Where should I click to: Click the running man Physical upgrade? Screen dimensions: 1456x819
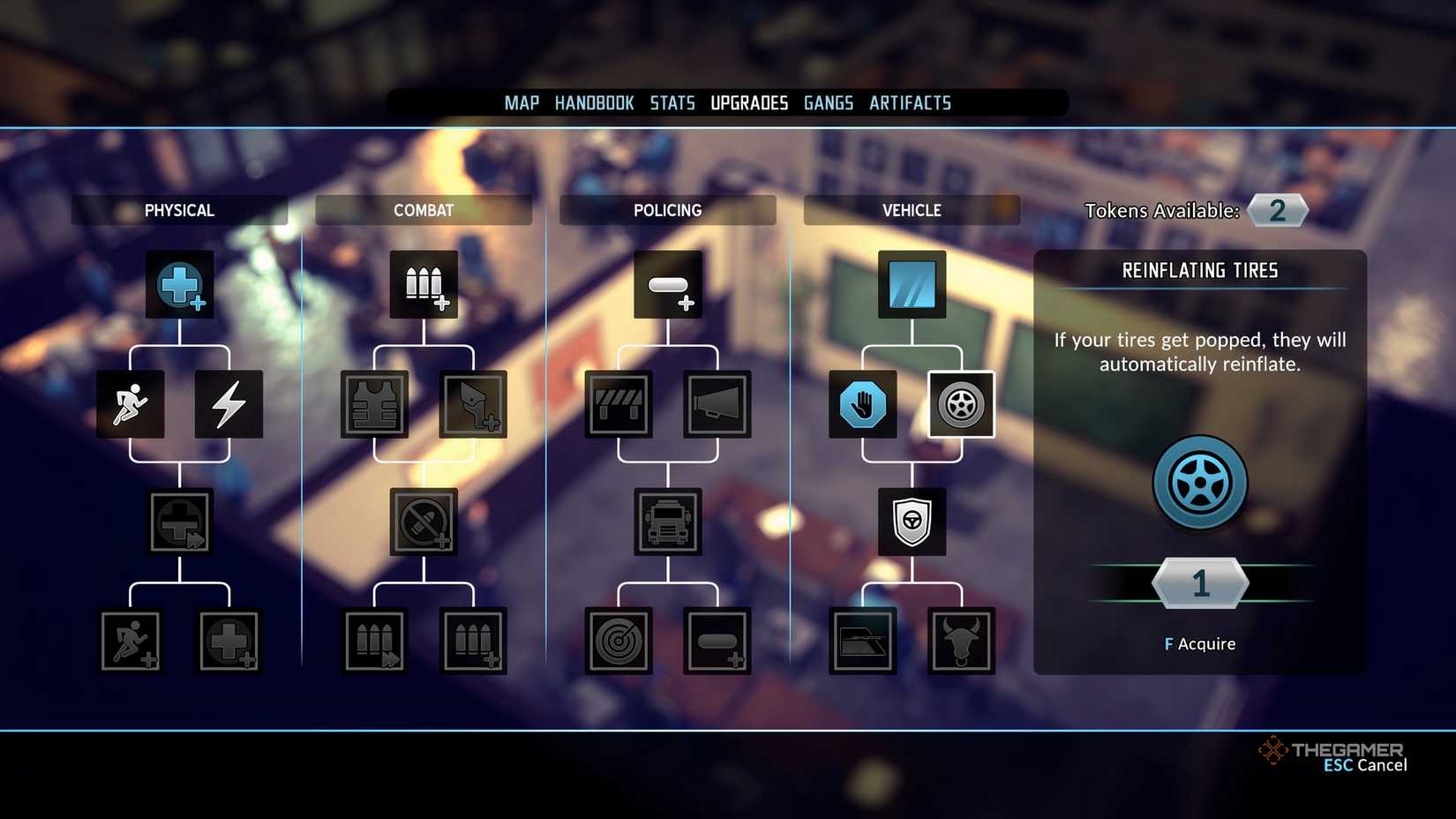point(130,405)
